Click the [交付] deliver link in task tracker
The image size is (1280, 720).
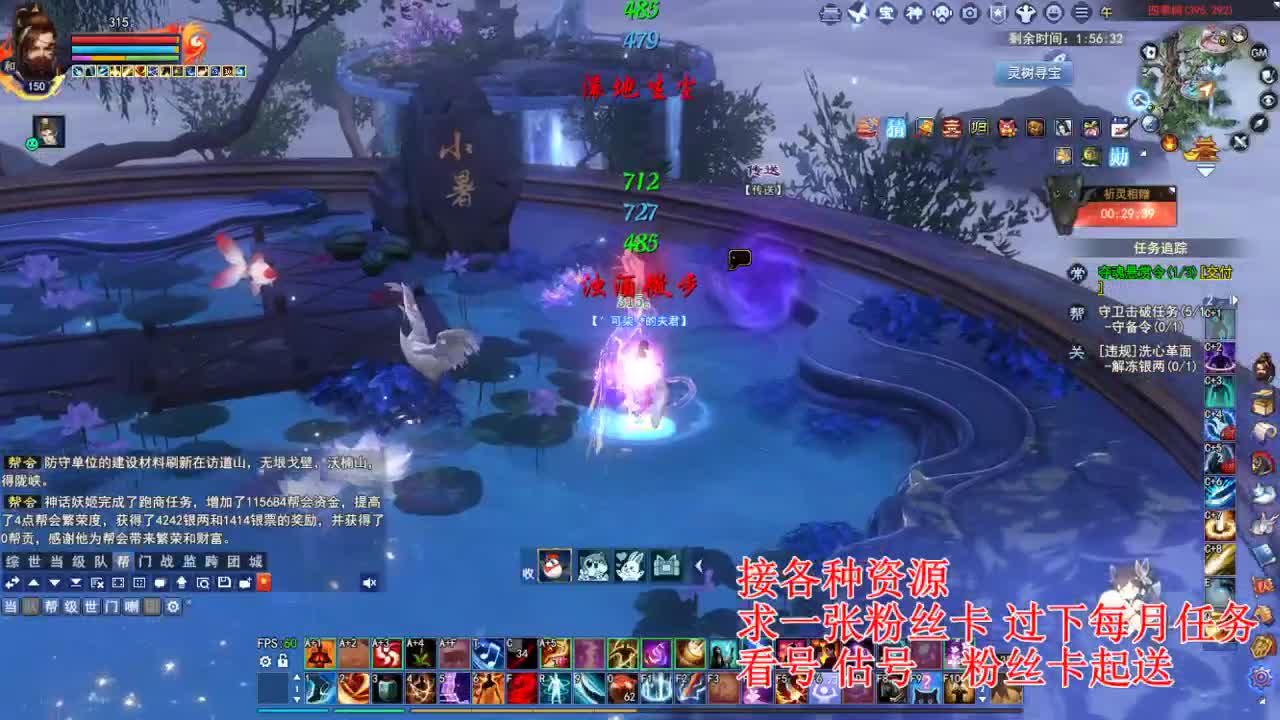1215,271
